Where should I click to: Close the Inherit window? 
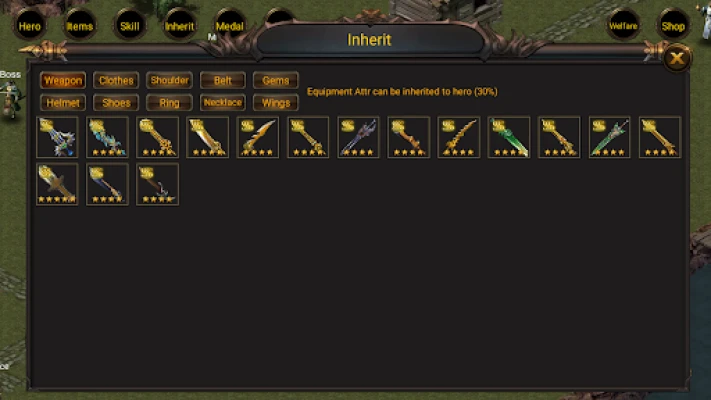point(677,59)
